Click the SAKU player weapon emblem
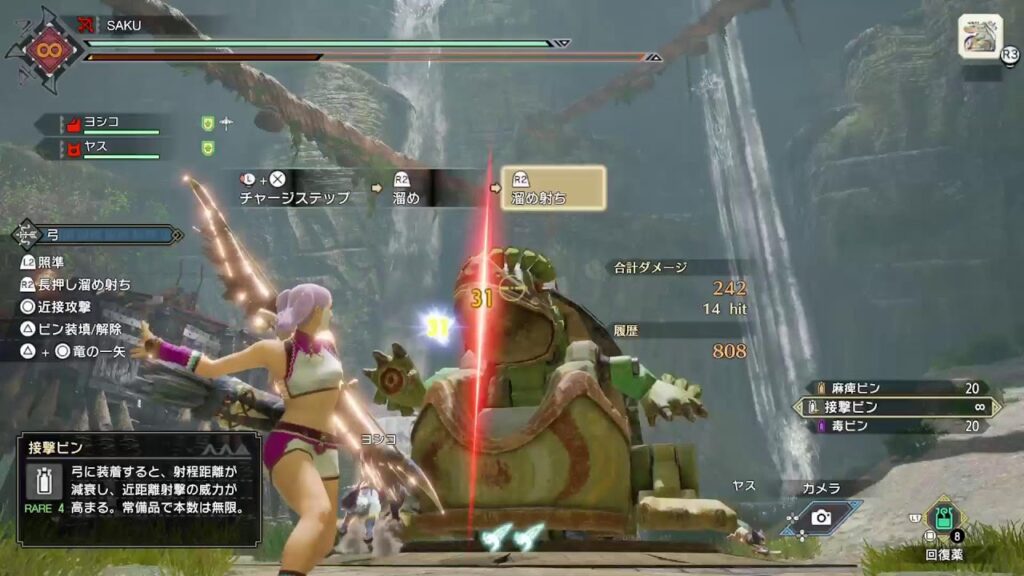The width and height of the screenshot is (1024, 576). point(44,47)
